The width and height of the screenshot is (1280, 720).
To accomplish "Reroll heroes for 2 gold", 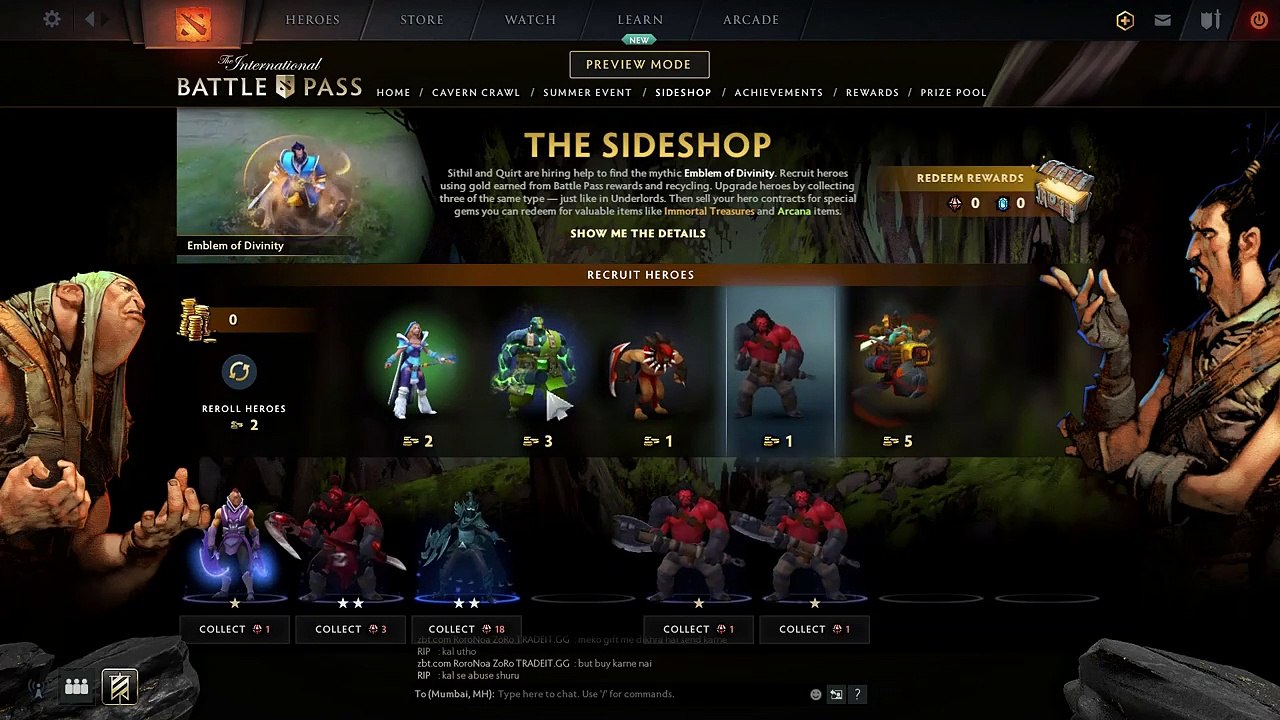I will pos(239,372).
